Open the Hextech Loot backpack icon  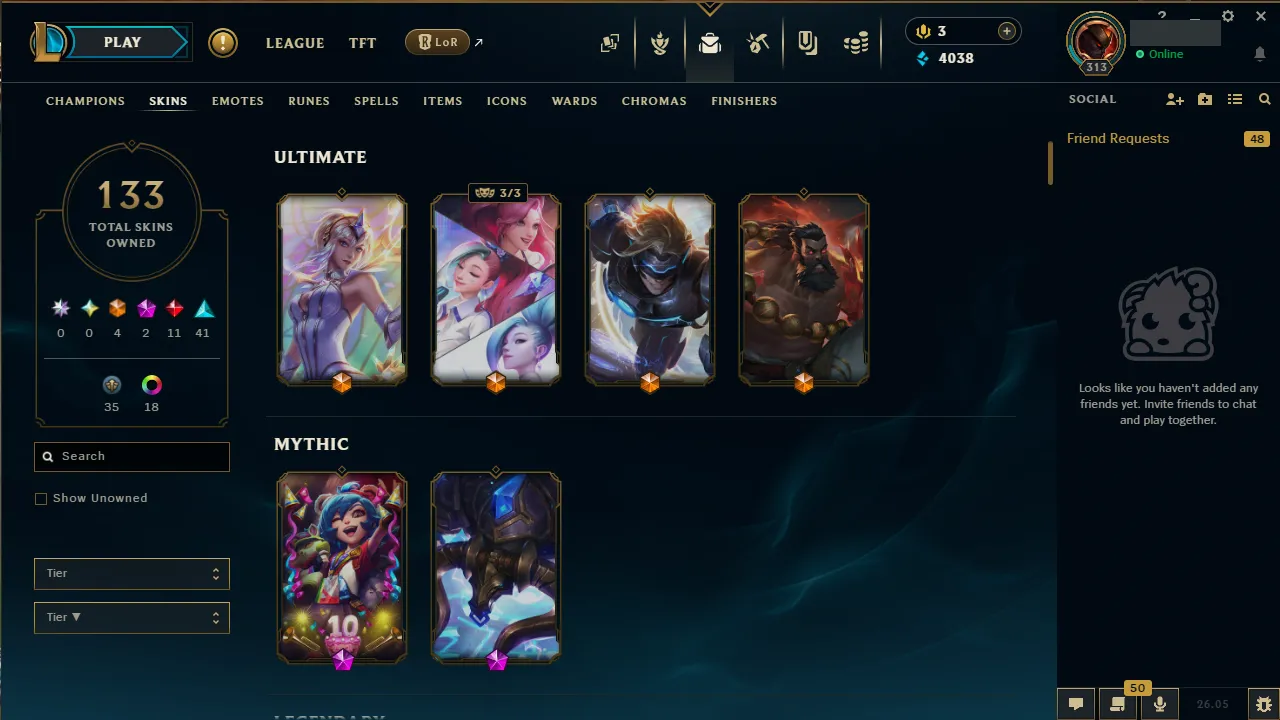[710, 43]
